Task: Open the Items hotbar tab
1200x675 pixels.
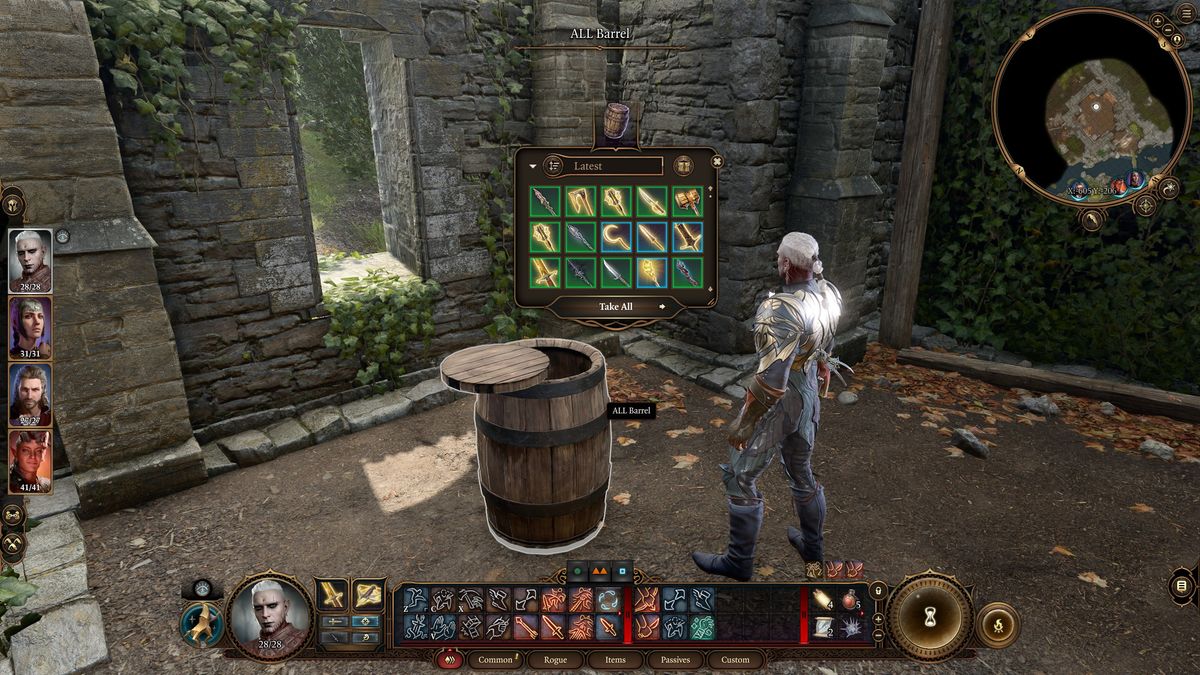Action: [616, 660]
